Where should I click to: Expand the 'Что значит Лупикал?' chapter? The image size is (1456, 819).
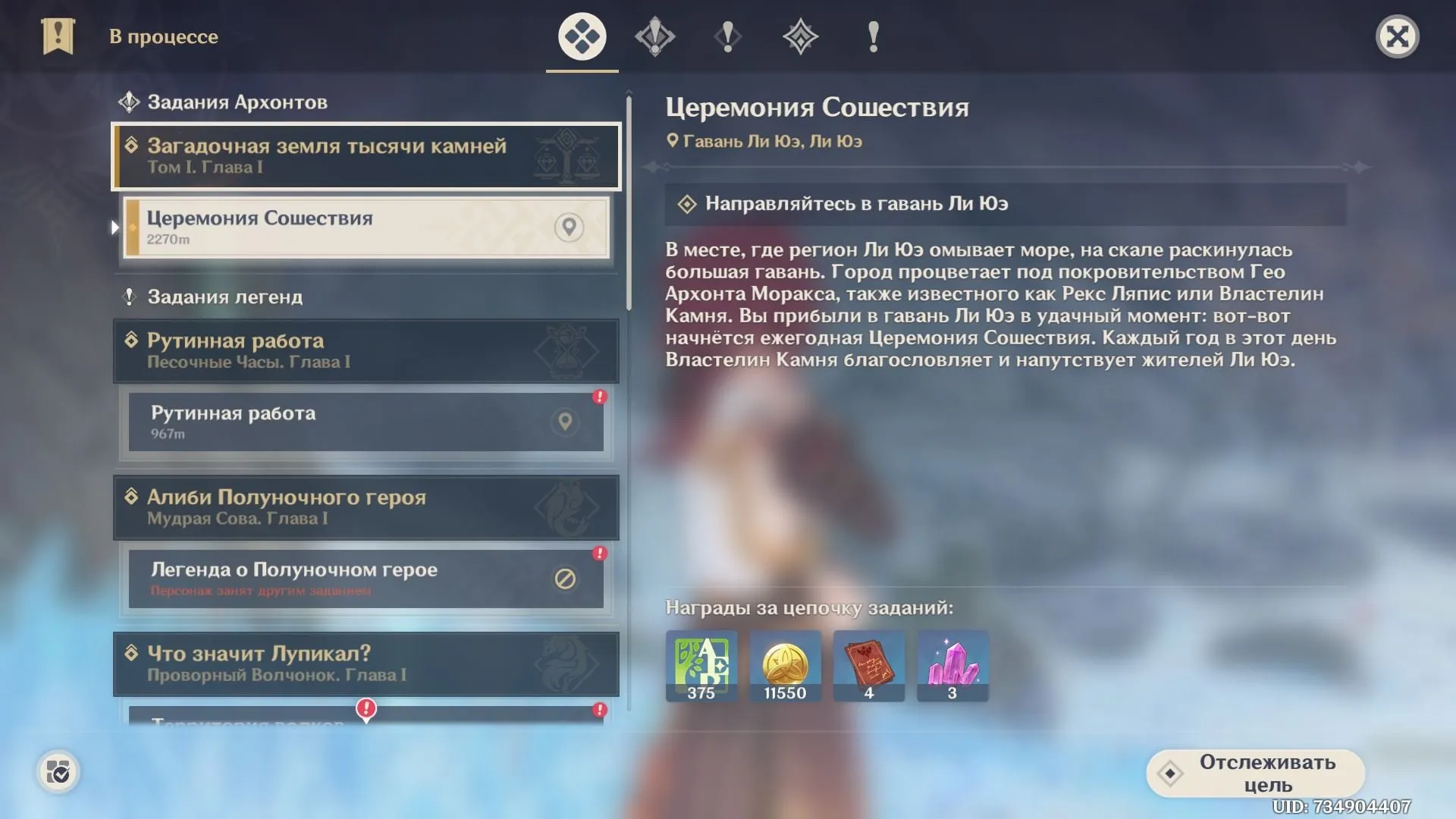pos(366,664)
